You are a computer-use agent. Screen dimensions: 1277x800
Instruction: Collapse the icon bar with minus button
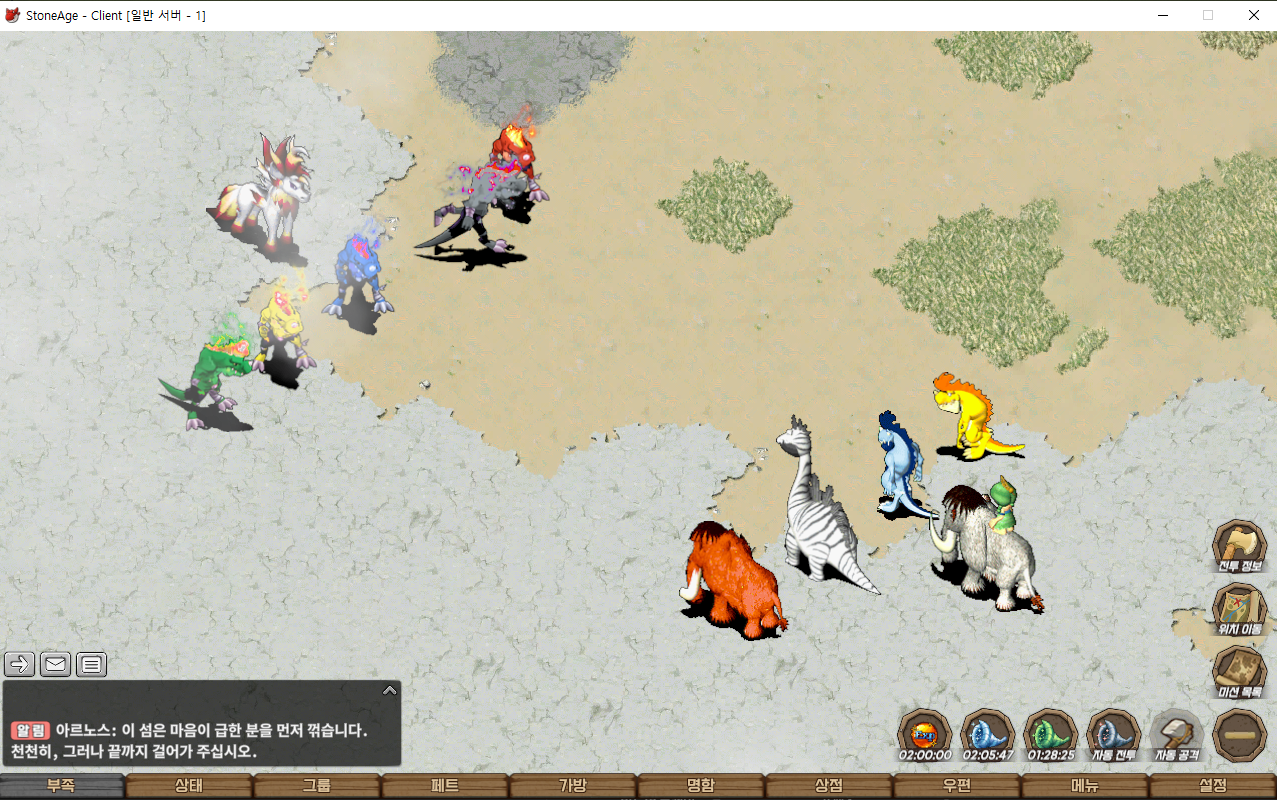pos(1239,735)
